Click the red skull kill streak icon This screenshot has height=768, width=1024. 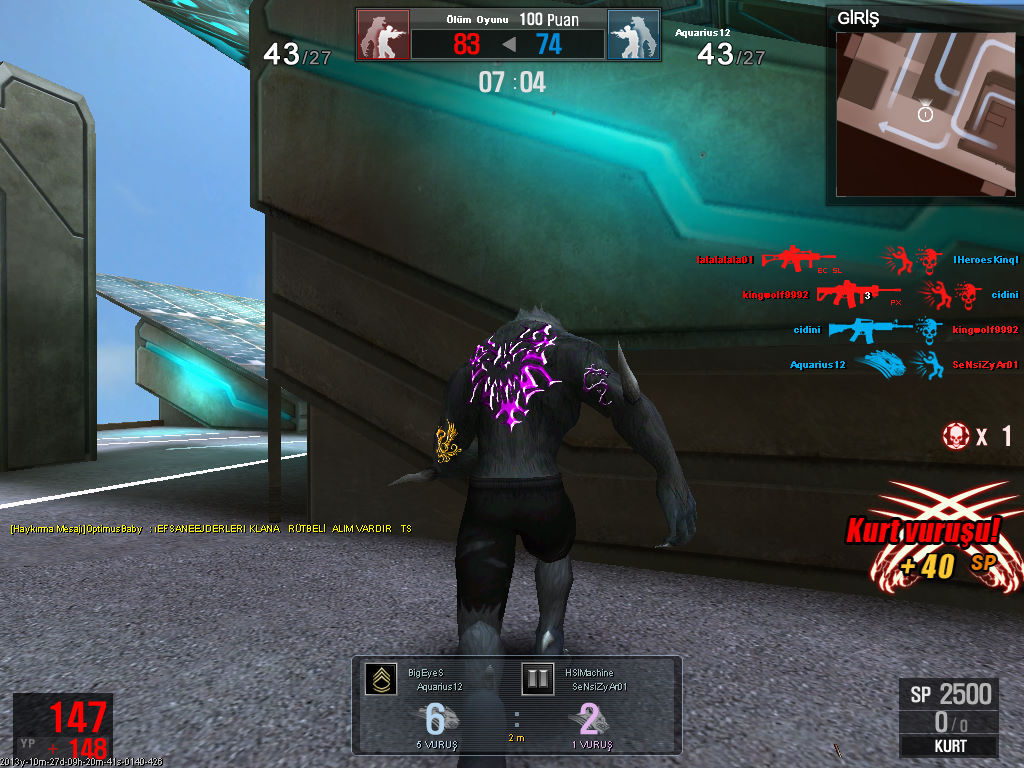click(x=956, y=435)
